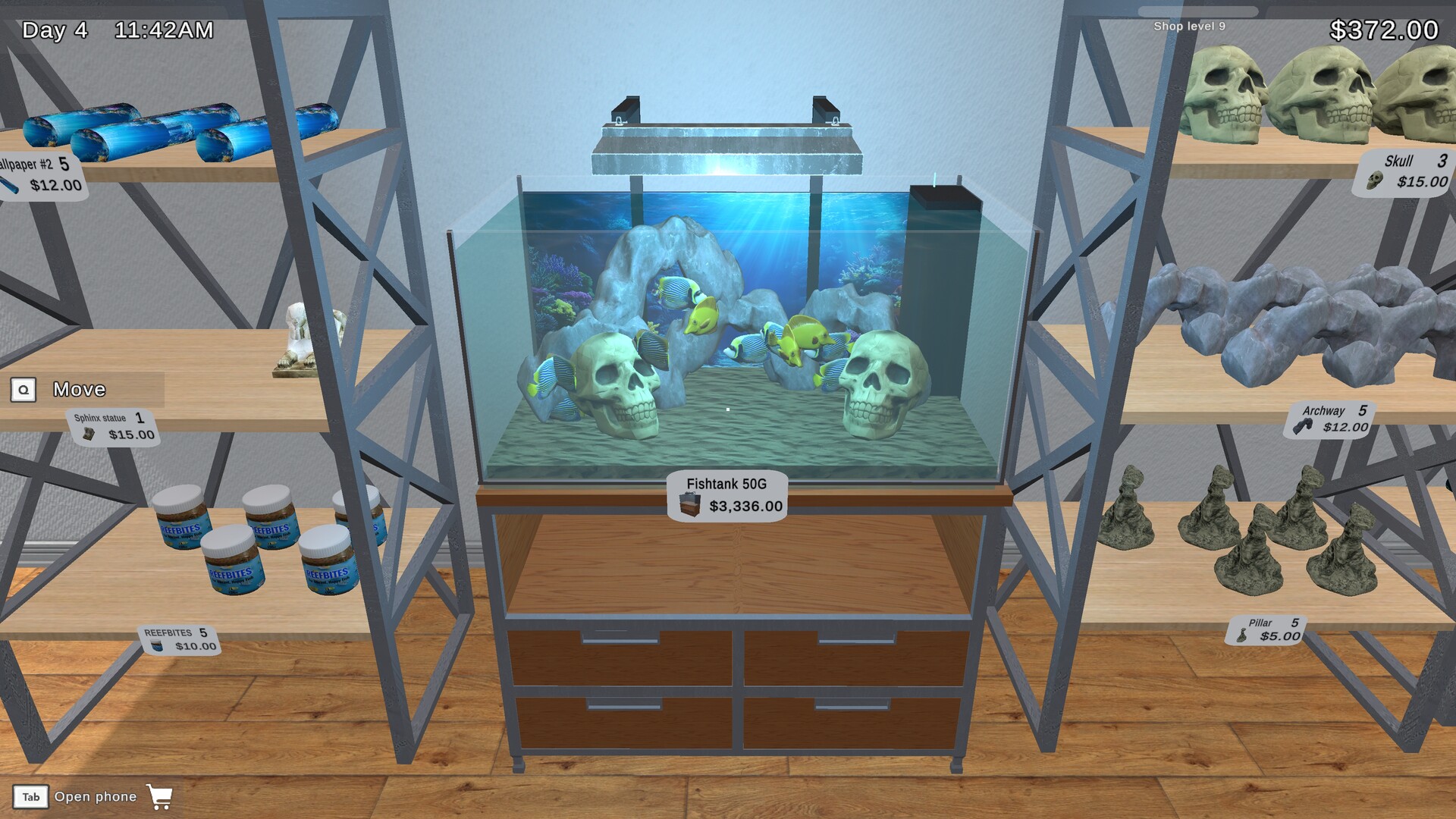Select the shopping cart icon
This screenshot has height=819, width=1456.
click(160, 797)
